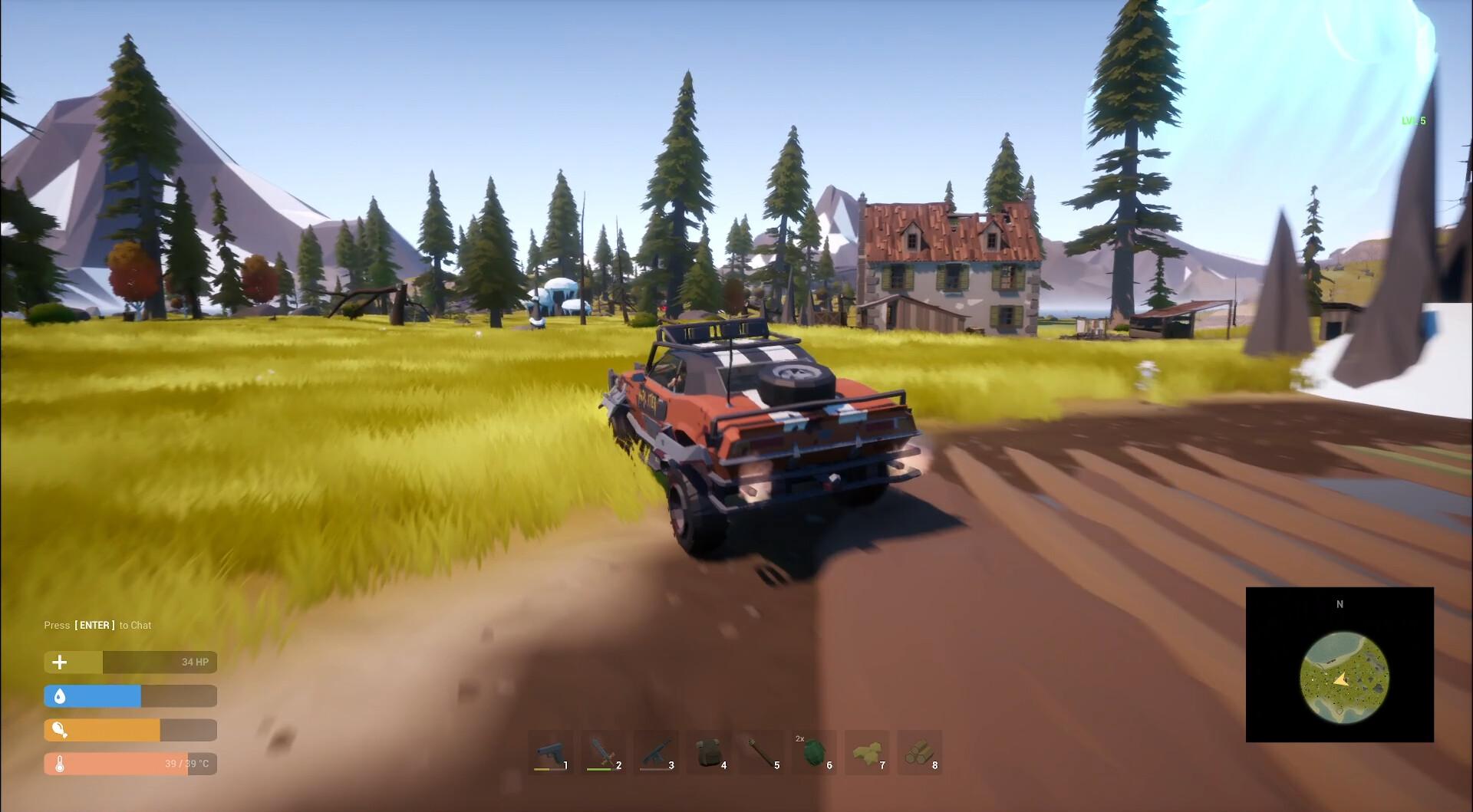The image size is (1473, 812).
Task: Click the health cross icon
Action: 59,662
